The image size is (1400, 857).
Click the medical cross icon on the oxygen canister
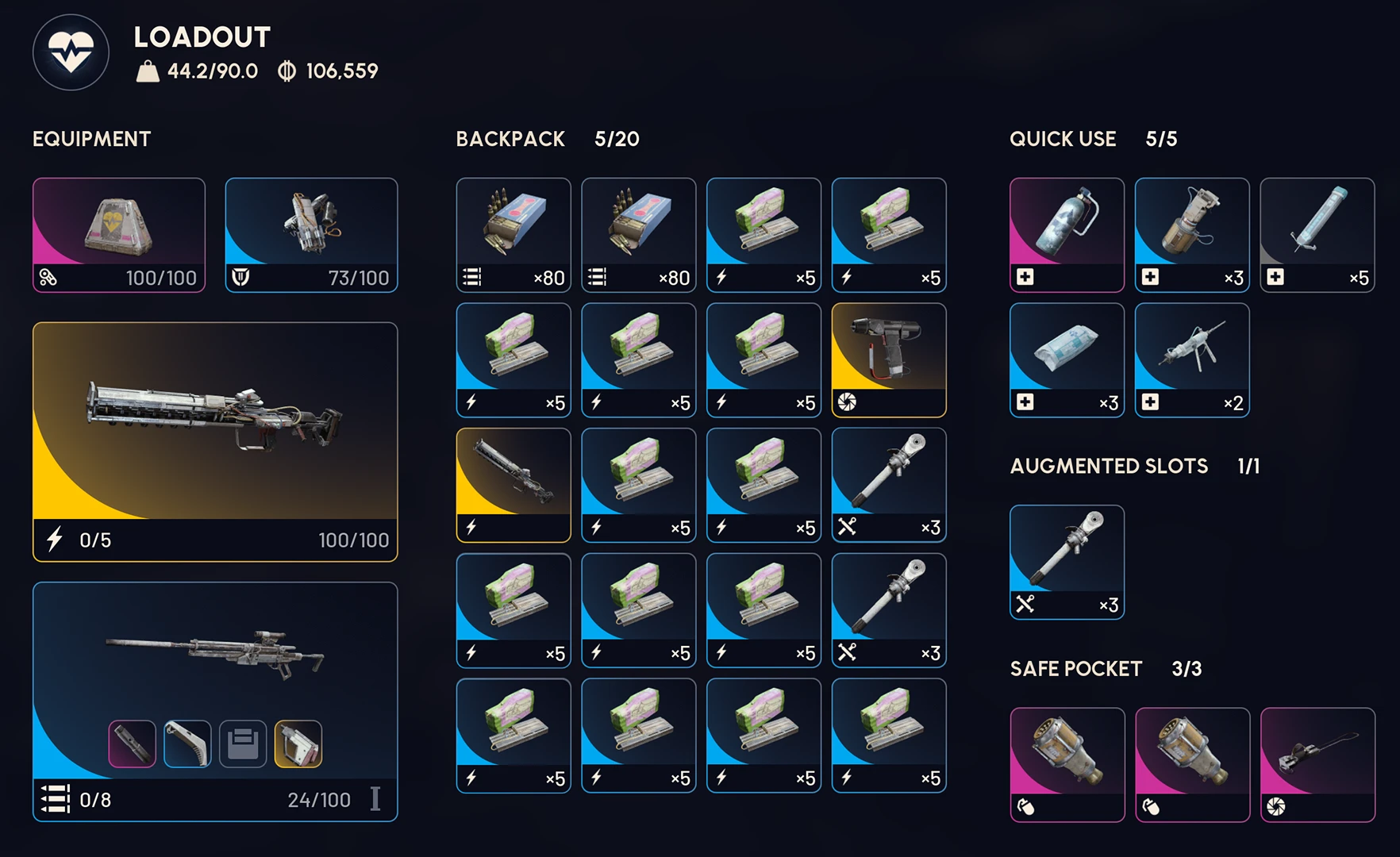coord(1024,277)
